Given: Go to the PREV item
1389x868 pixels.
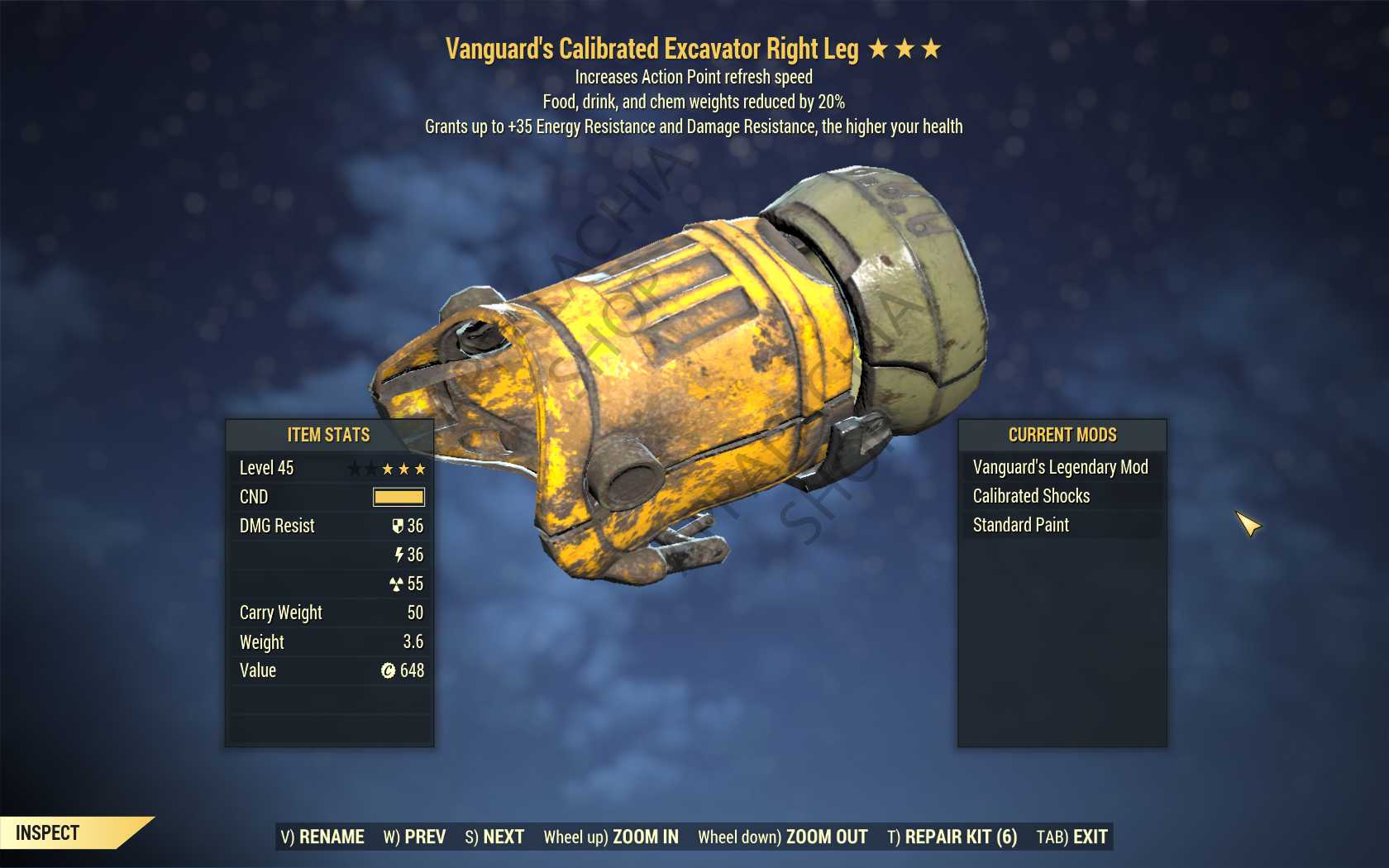Looking at the screenshot, I should (414, 837).
